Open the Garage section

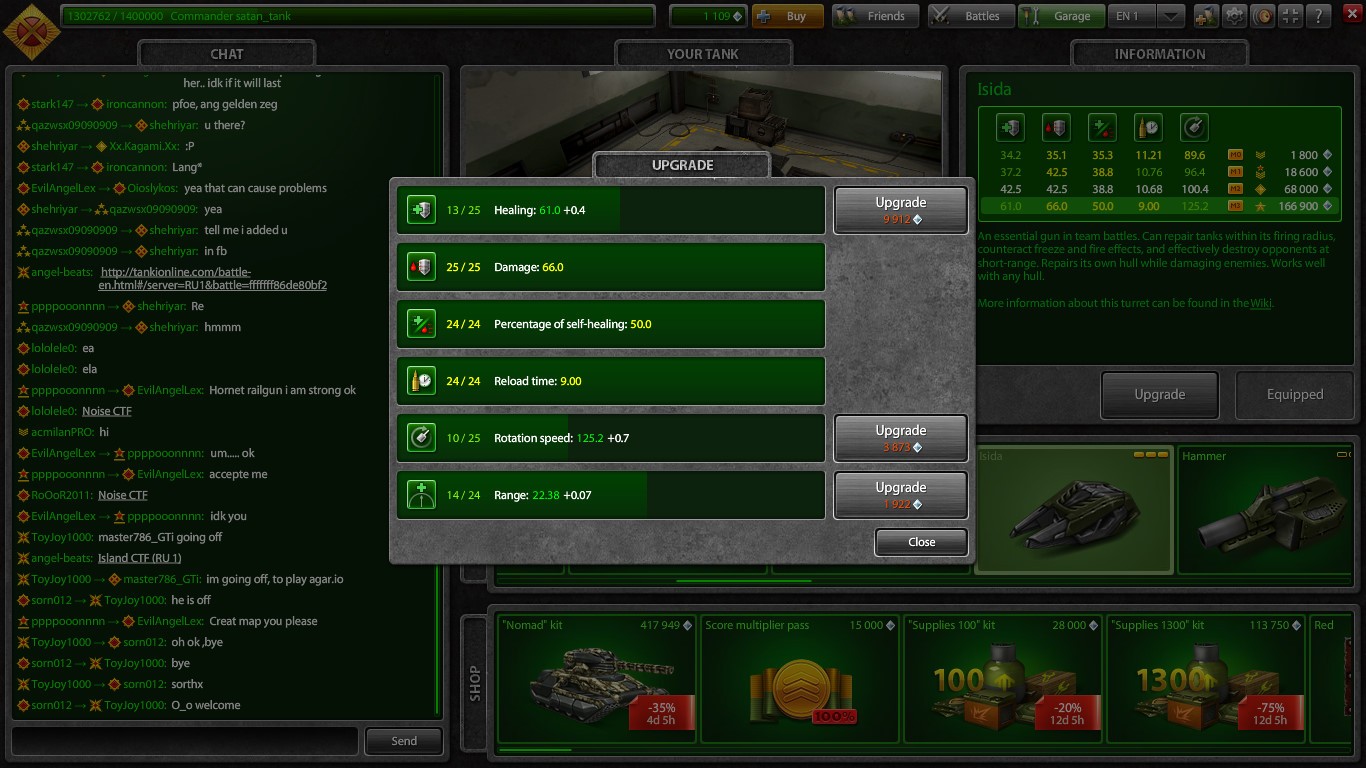coord(1060,16)
